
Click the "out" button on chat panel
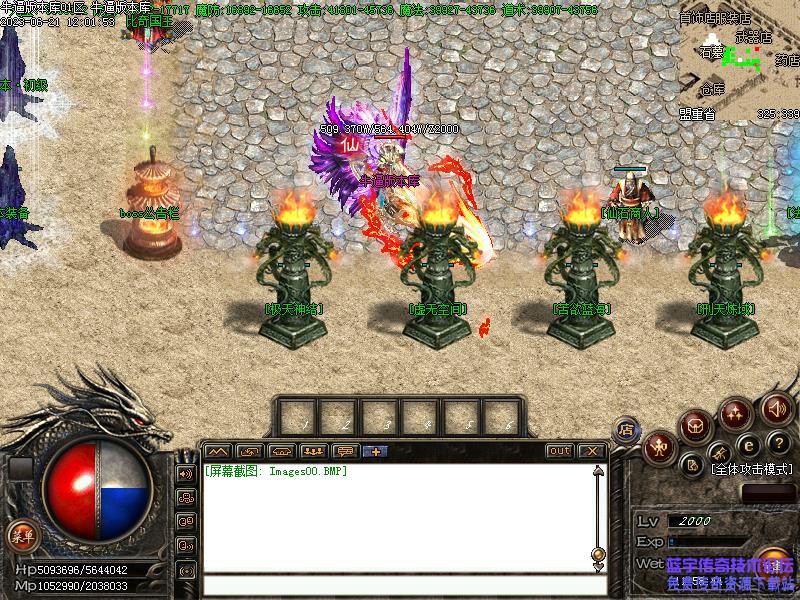(x=560, y=451)
